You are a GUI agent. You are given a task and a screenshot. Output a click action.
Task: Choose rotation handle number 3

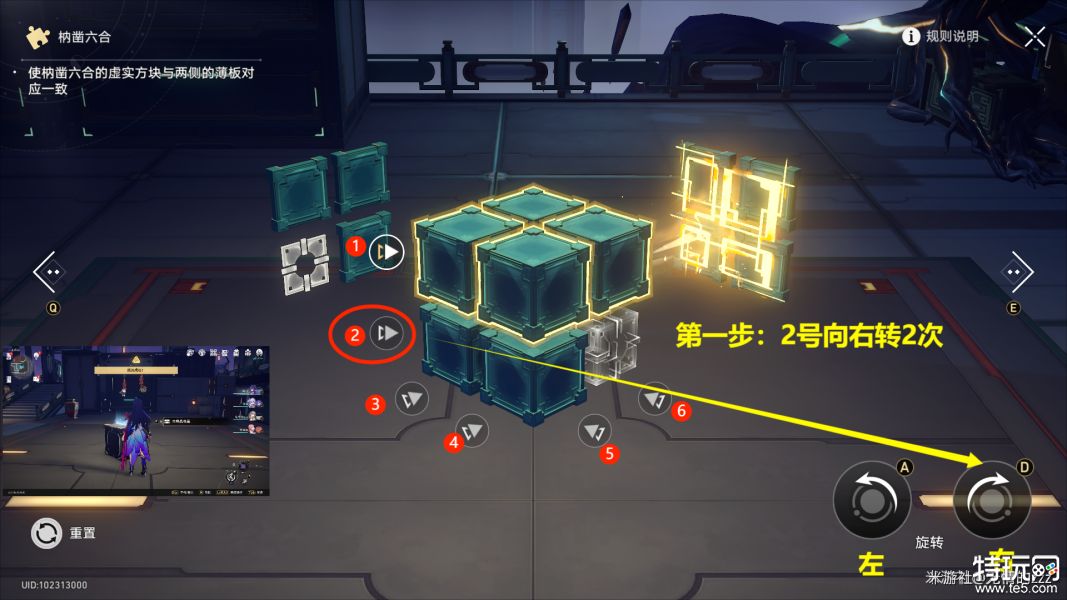tap(411, 400)
